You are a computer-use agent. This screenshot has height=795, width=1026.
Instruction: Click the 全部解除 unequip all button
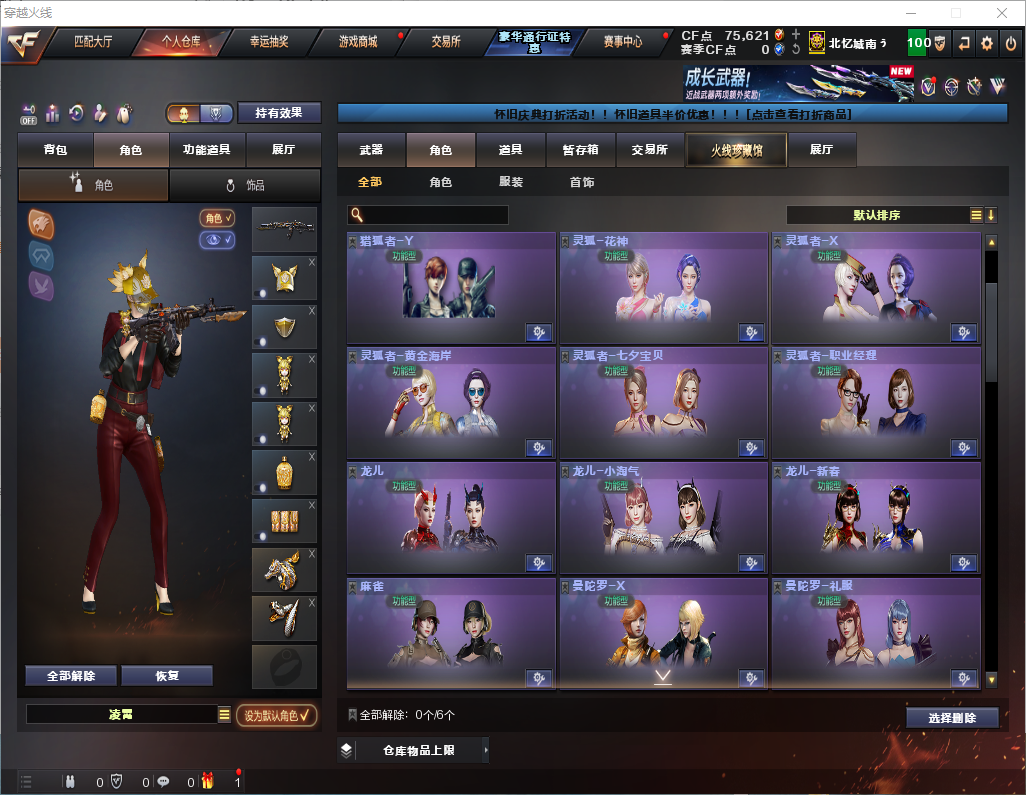(70, 676)
